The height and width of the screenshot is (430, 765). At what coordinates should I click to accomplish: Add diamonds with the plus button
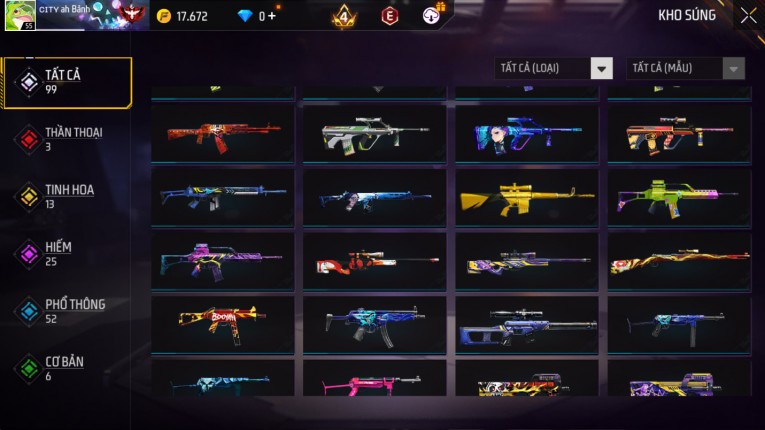pyautogui.click(x=273, y=16)
